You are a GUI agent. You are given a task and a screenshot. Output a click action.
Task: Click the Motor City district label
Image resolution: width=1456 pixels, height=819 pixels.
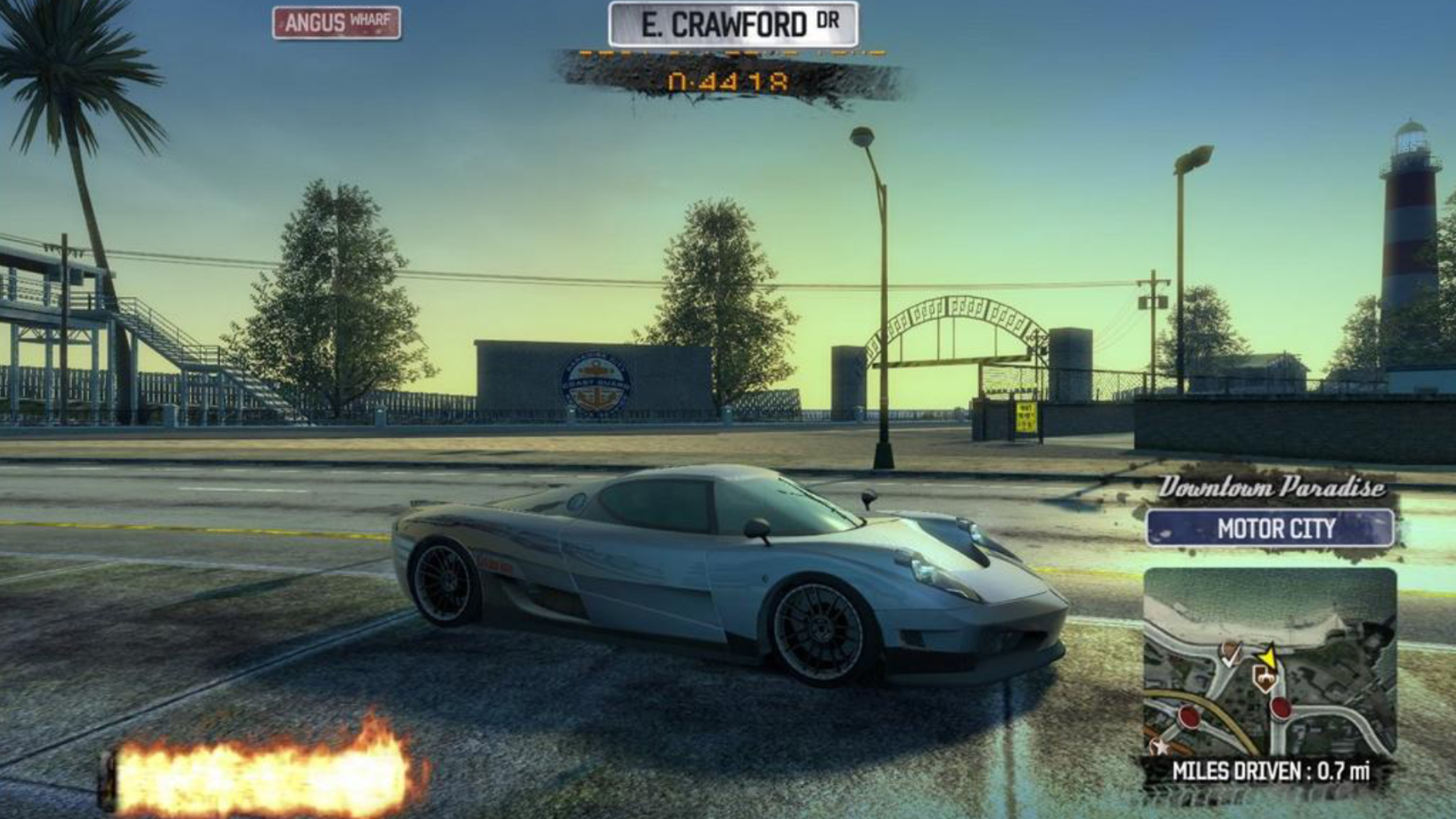click(x=1270, y=529)
